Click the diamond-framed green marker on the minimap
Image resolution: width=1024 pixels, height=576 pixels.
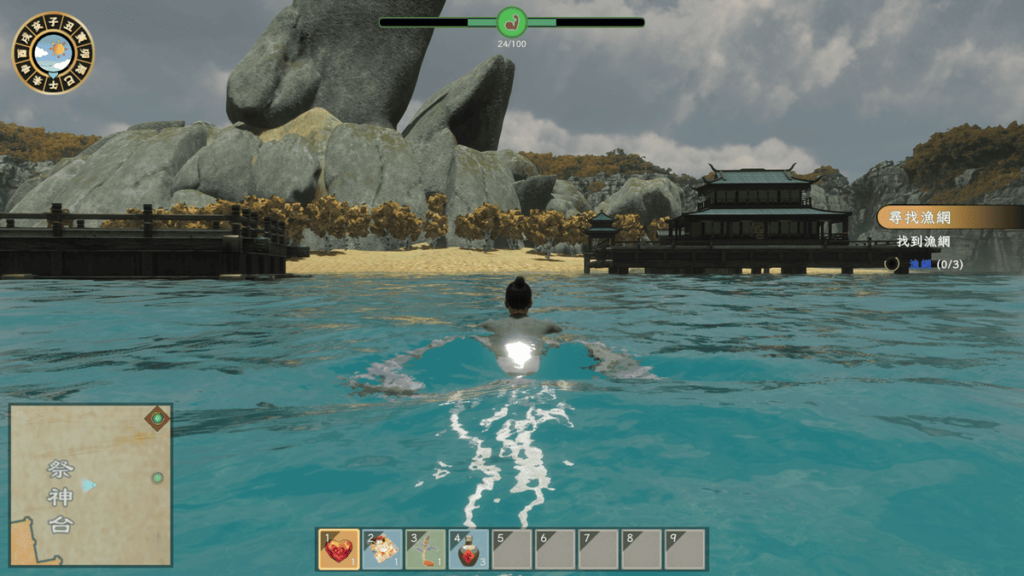[x=157, y=418]
